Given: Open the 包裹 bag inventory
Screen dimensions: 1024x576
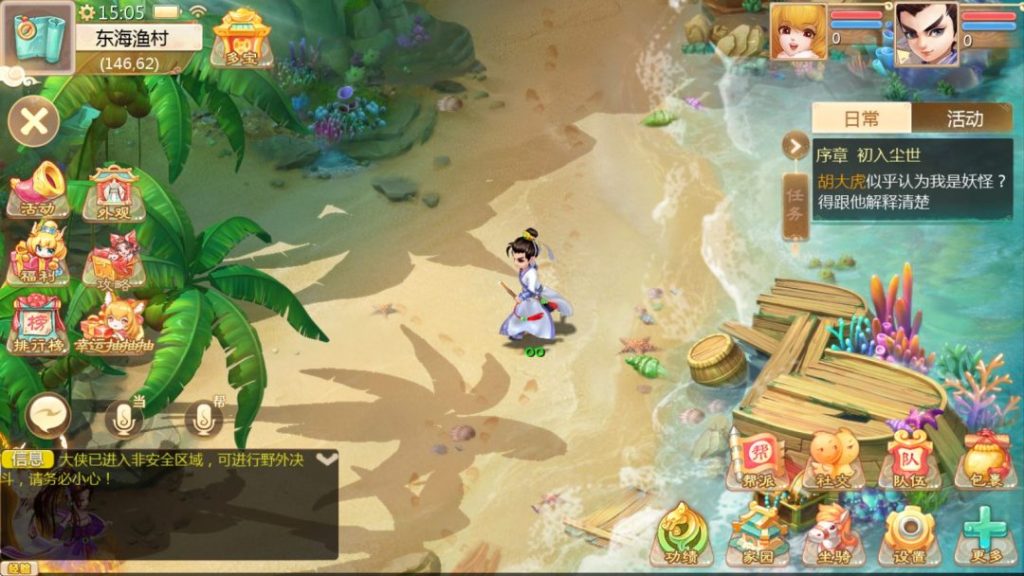Looking at the screenshot, I should point(985,459).
